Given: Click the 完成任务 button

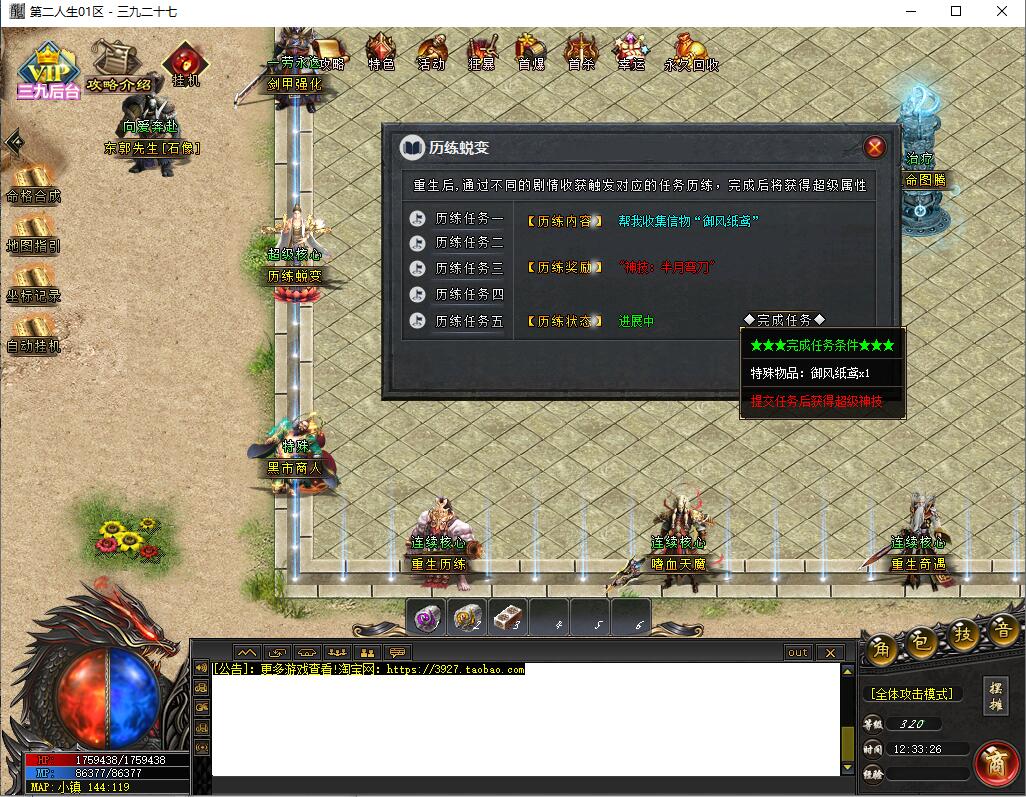Looking at the screenshot, I should 784,320.
